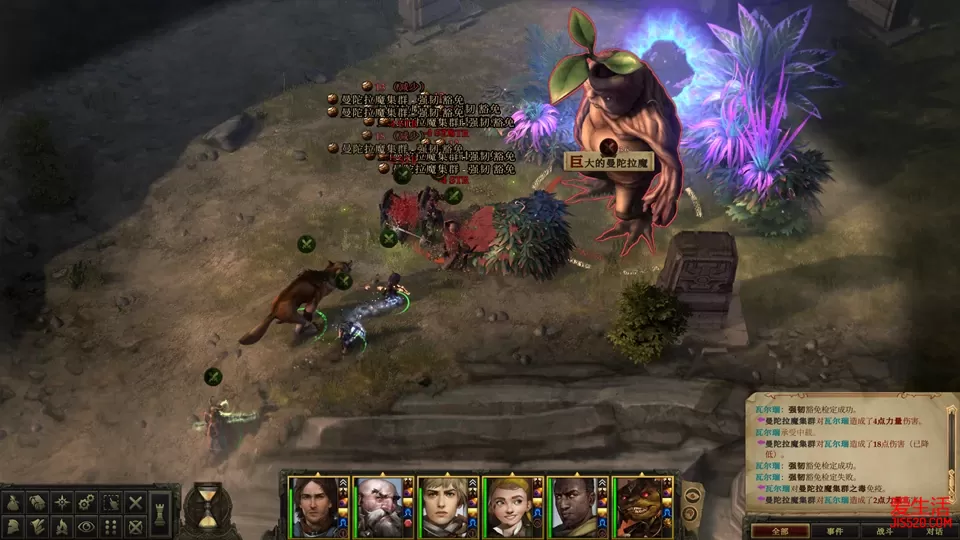Open settings with the gears icon
The height and width of the screenshot is (540, 960).
point(88,502)
